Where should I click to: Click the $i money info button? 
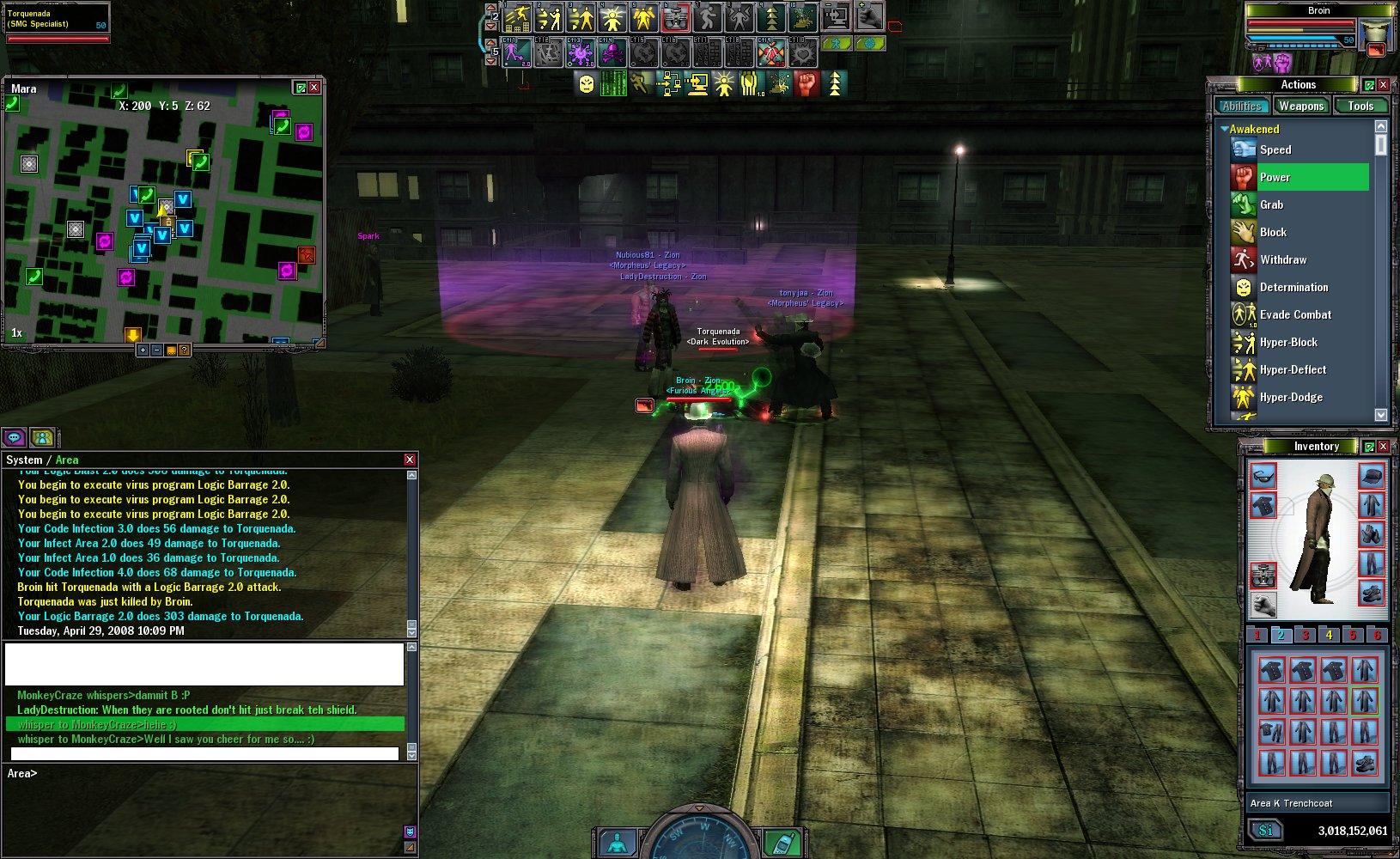(1265, 830)
